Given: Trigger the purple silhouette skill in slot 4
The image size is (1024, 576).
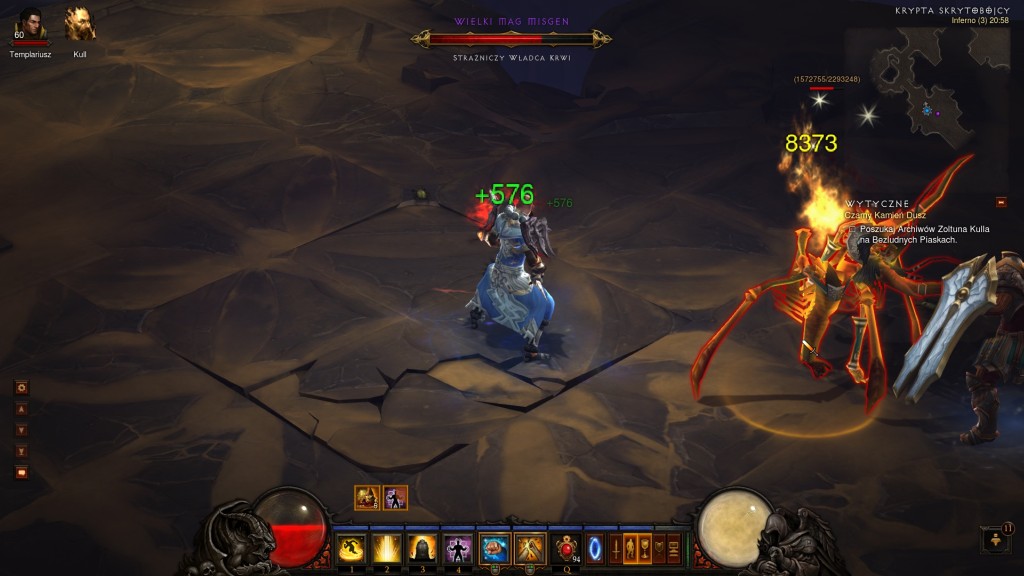Looking at the screenshot, I should 457,548.
